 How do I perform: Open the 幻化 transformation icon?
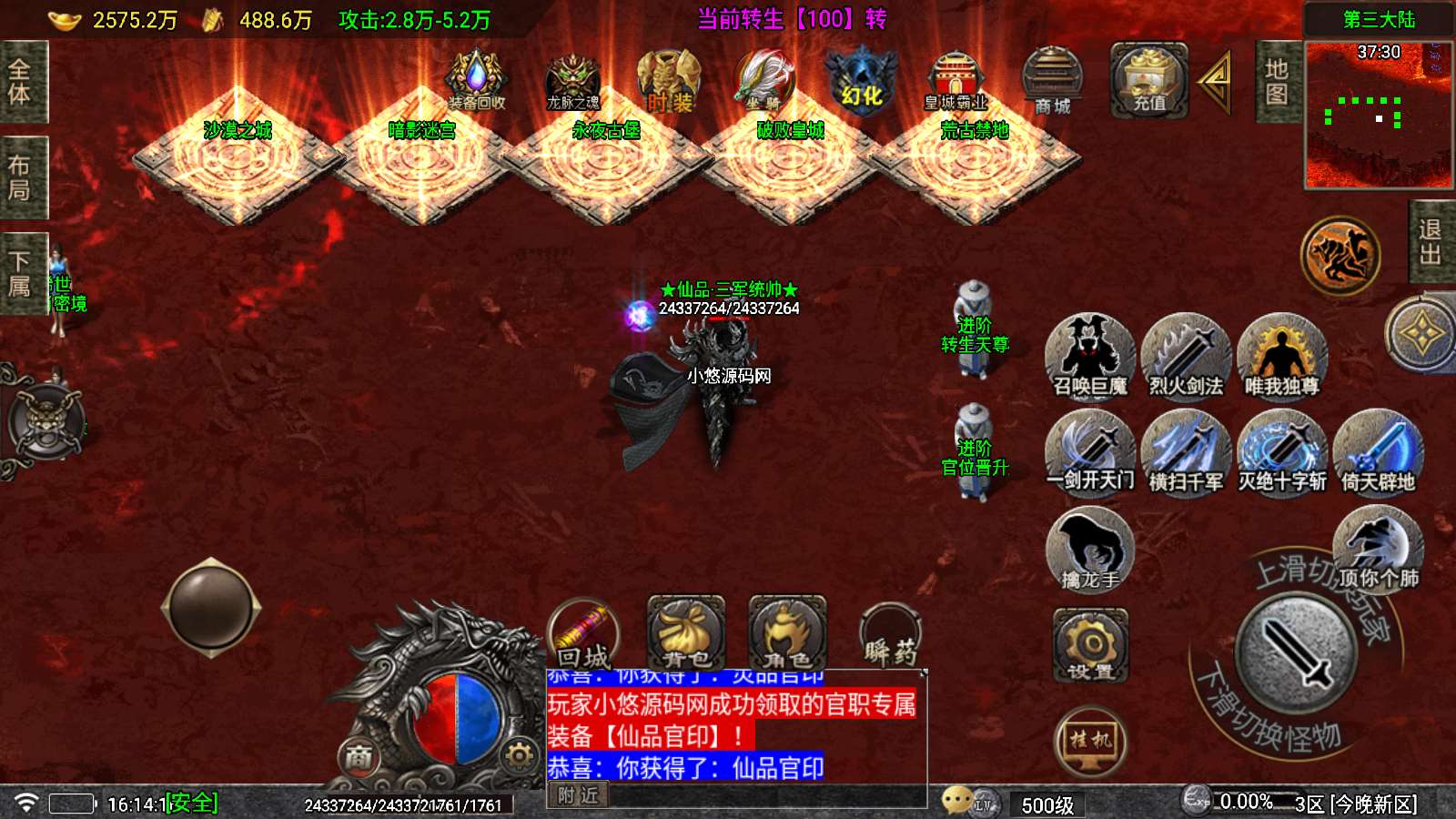point(861,80)
